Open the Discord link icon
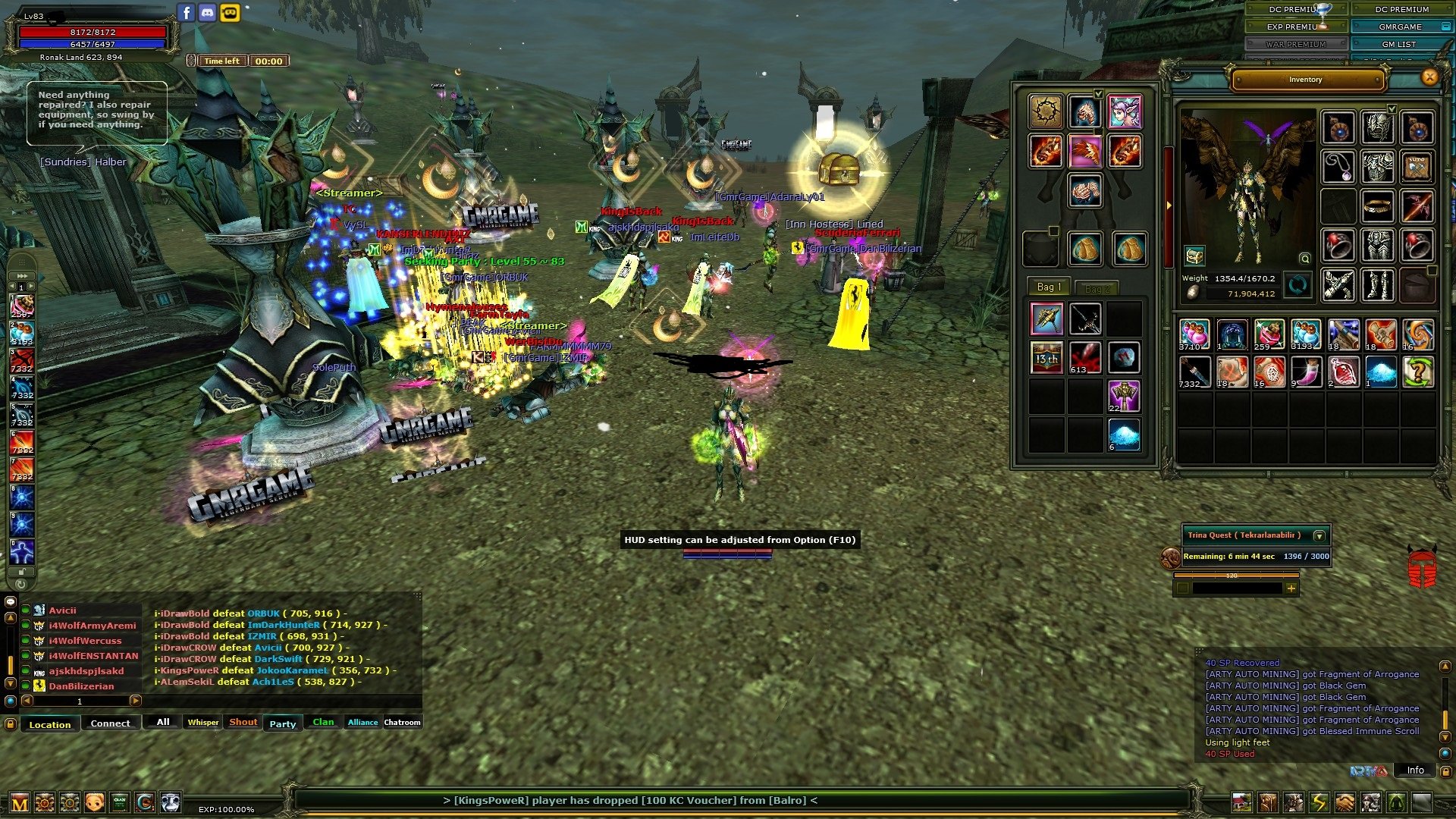This screenshot has height=819, width=1456. [208, 12]
